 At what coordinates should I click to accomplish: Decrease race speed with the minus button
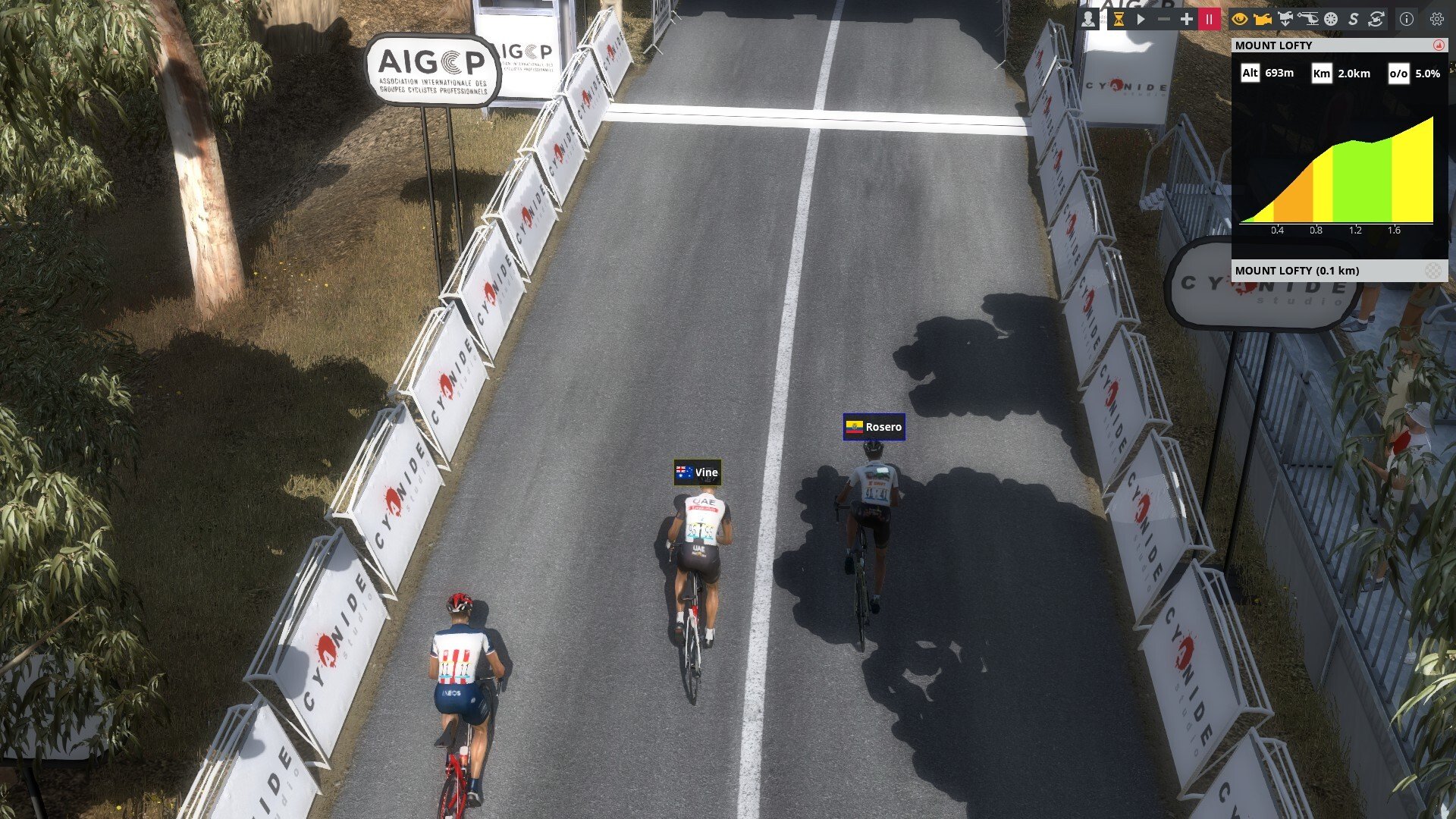[x=1163, y=19]
